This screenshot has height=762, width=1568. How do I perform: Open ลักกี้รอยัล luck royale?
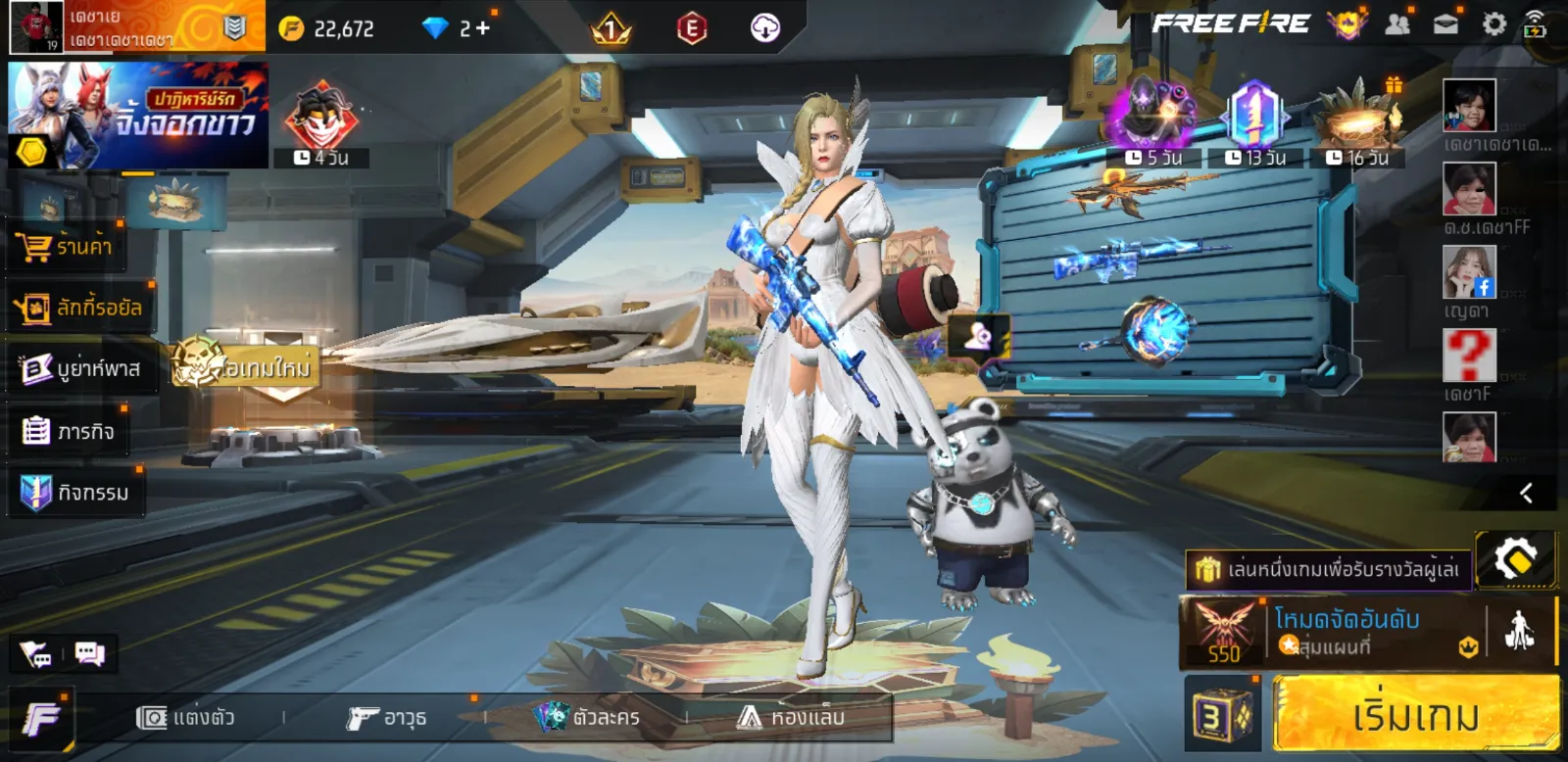click(80, 309)
